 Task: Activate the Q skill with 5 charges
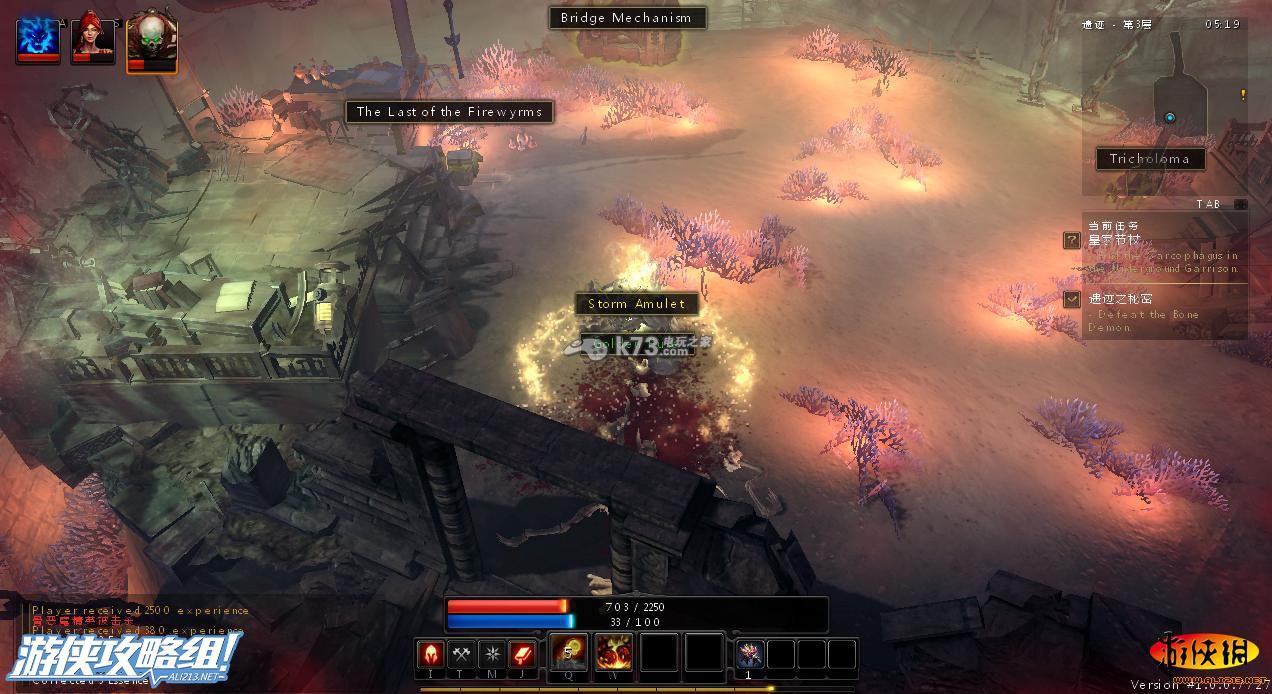pyautogui.click(x=570, y=653)
